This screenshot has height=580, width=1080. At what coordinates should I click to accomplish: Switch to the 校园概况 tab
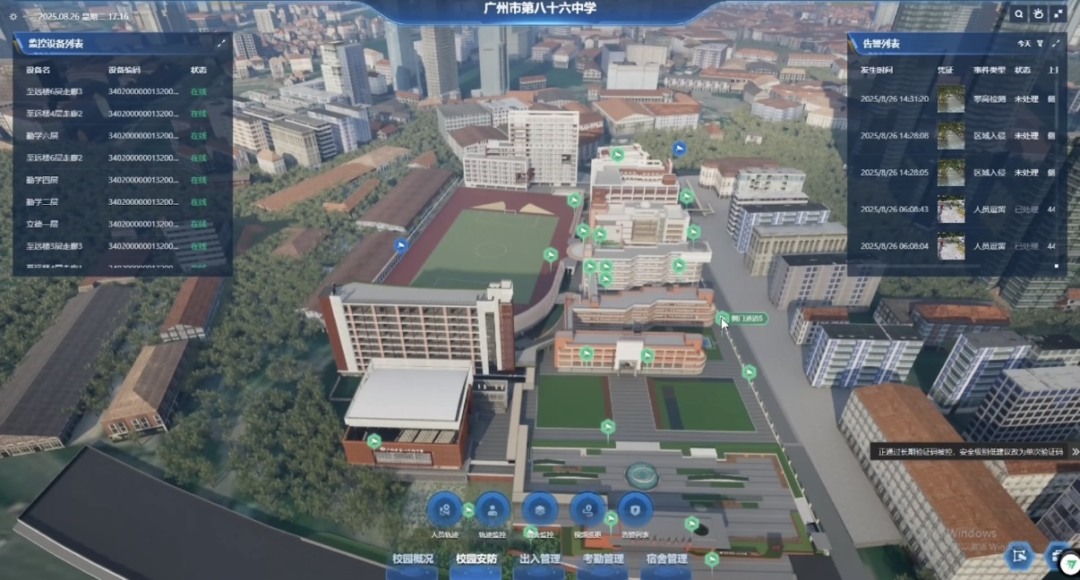tap(414, 559)
